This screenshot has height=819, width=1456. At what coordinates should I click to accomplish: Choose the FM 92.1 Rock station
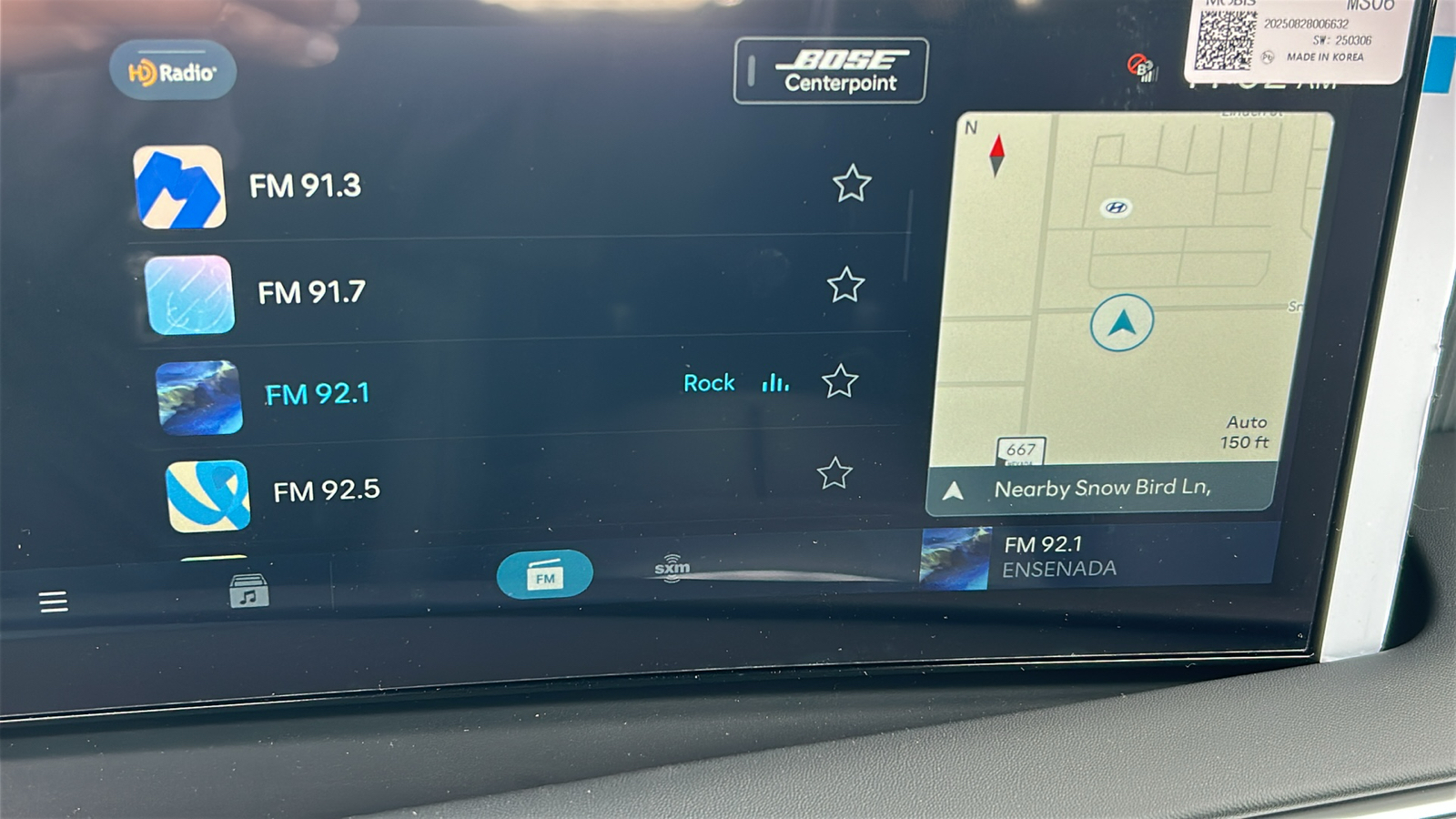coord(318,394)
